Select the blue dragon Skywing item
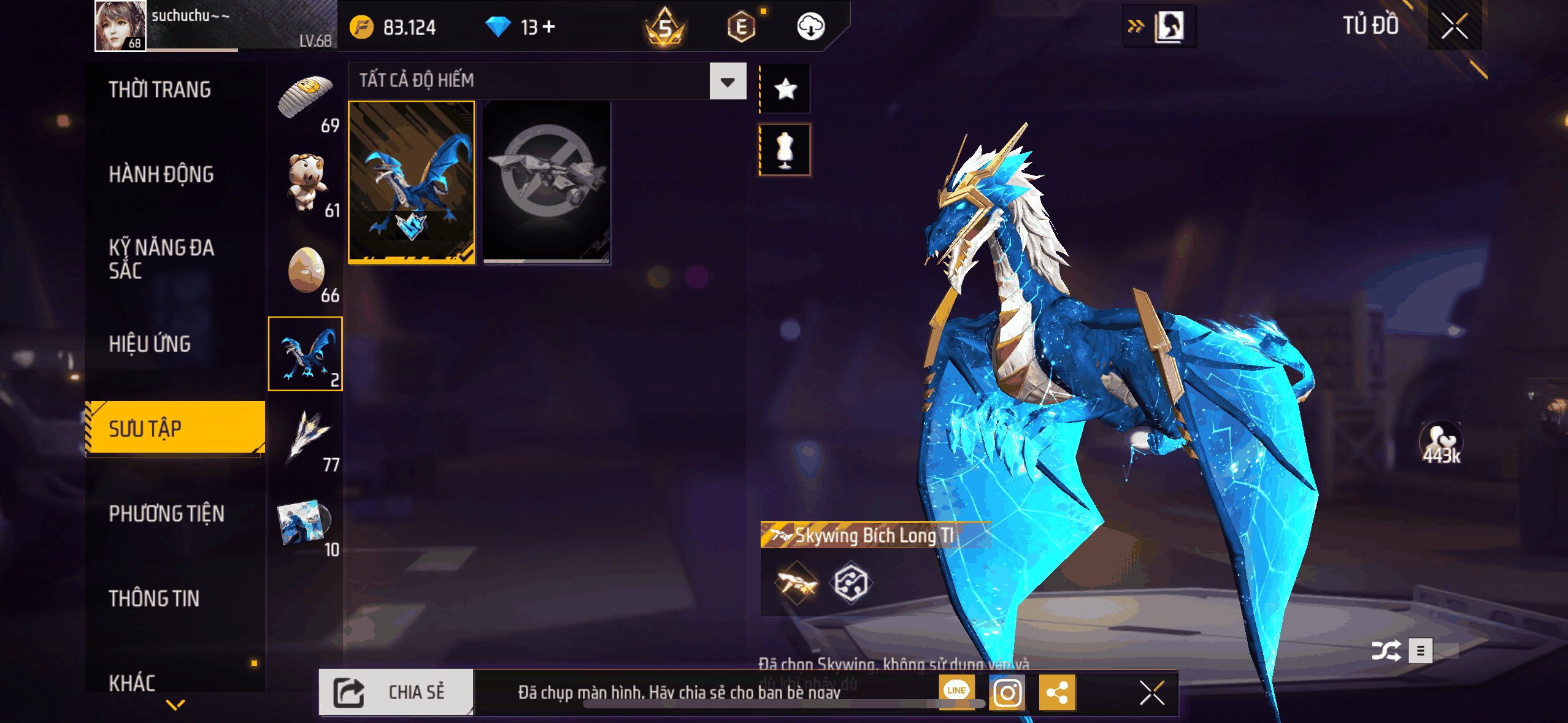This screenshot has height=723, width=1568. pyautogui.click(x=412, y=182)
